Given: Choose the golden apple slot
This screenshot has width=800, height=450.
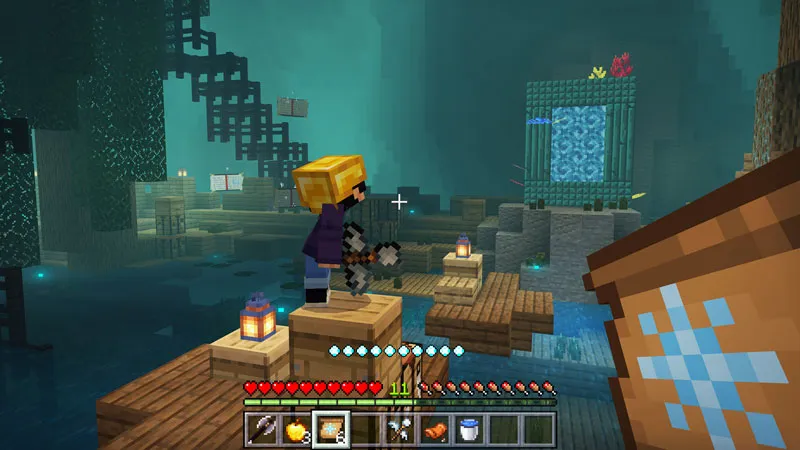Looking at the screenshot, I should coord(296,430).
